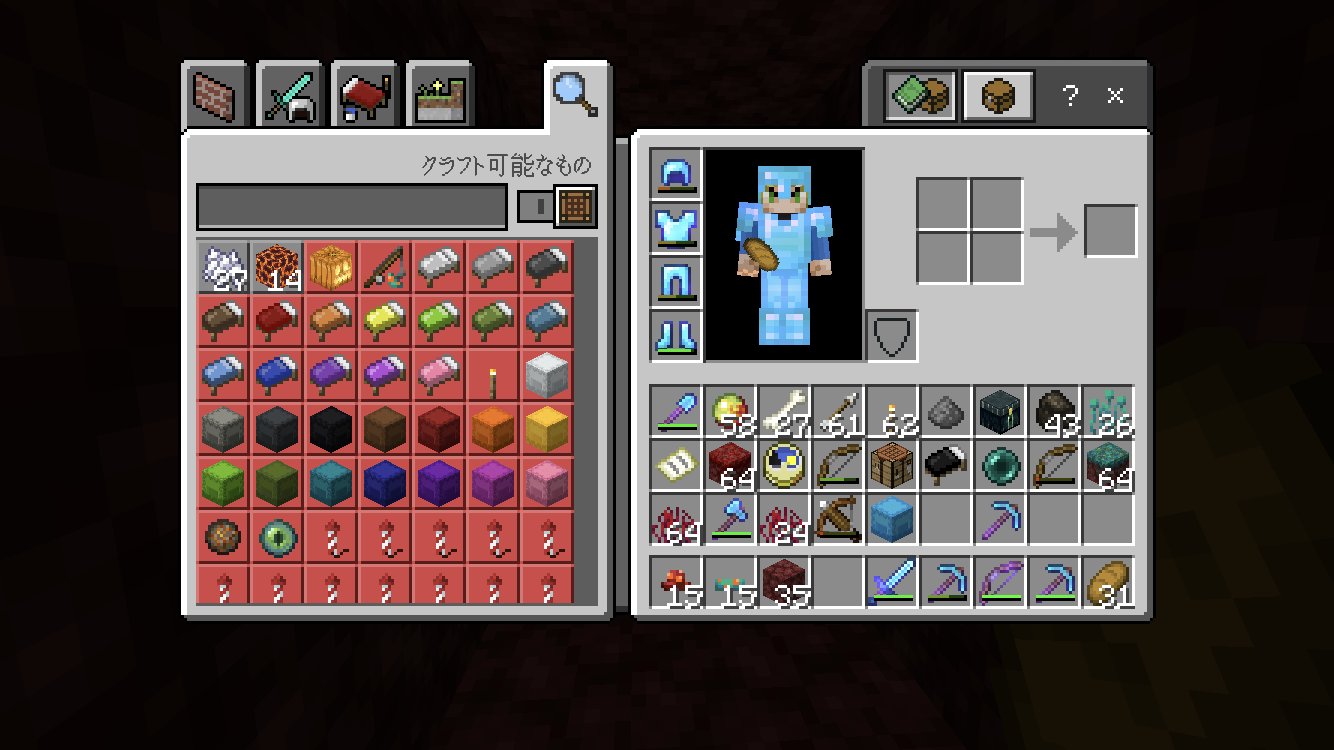Click the helmet armor slot icon

(x=676, y=175)
